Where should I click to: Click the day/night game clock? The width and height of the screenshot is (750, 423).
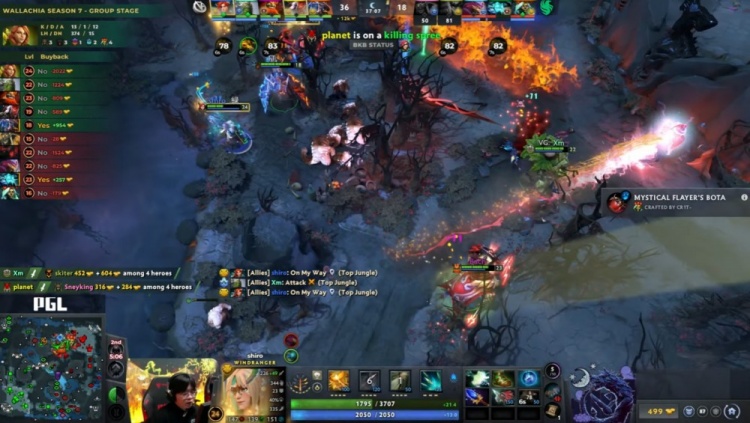tap(374, 8)
